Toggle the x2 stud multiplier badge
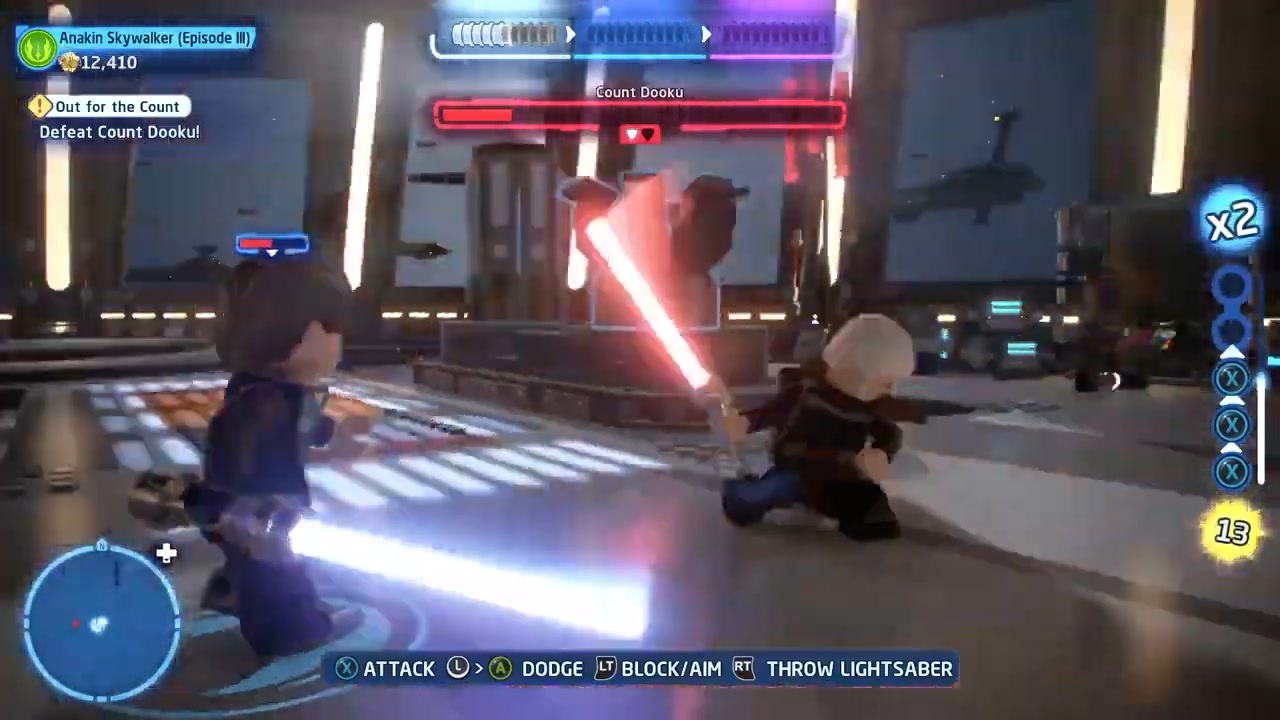The width and height of the screenshot is (1280, 720). (1232, 222)
